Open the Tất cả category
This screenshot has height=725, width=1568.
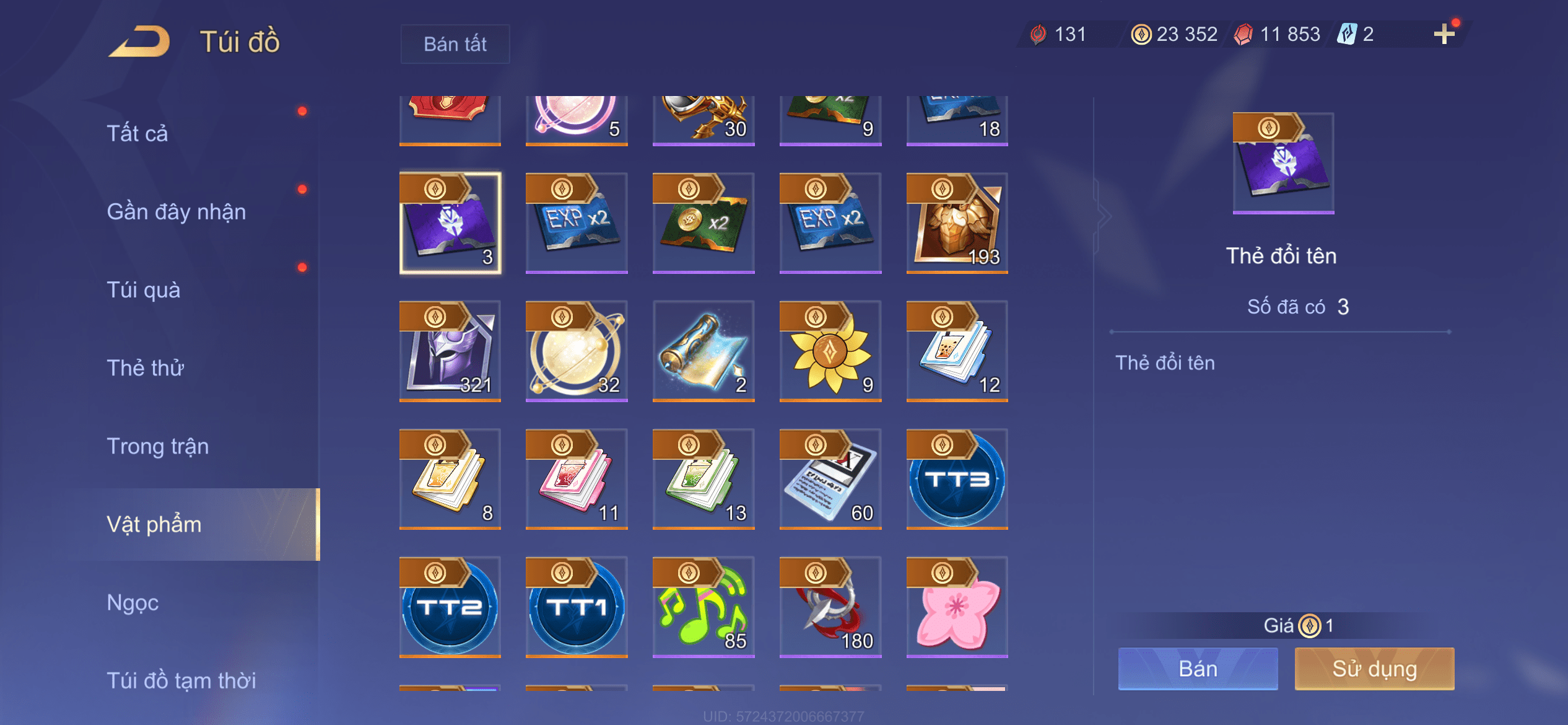point(137,133)
